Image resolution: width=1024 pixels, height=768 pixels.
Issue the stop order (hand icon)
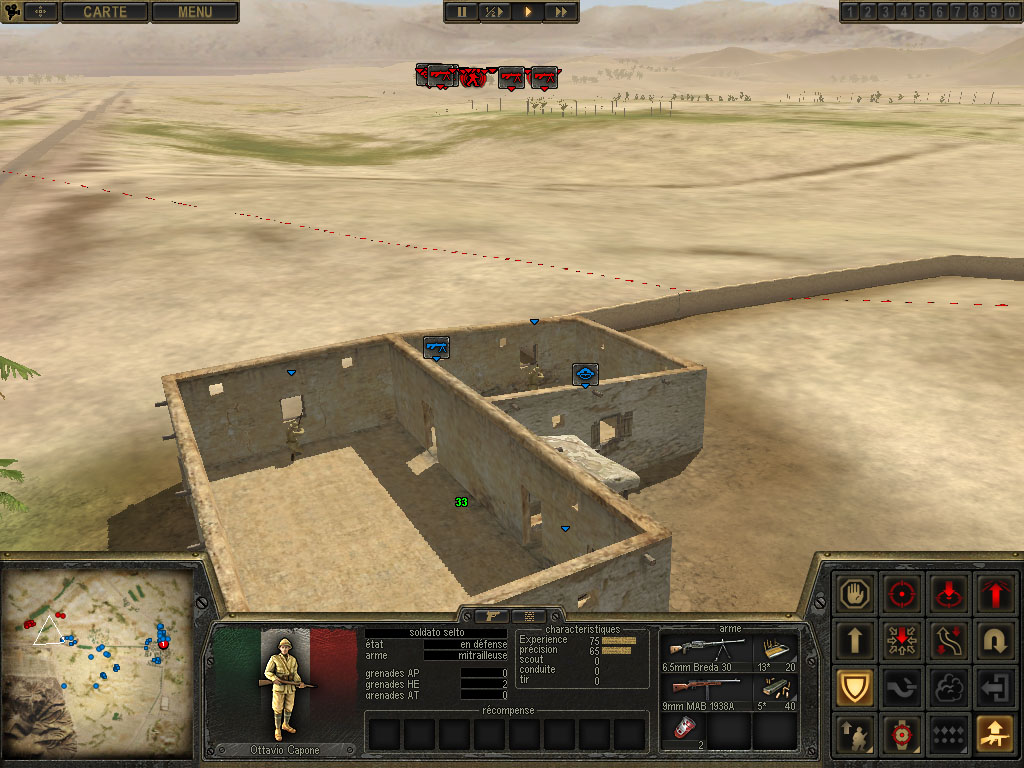857,594
